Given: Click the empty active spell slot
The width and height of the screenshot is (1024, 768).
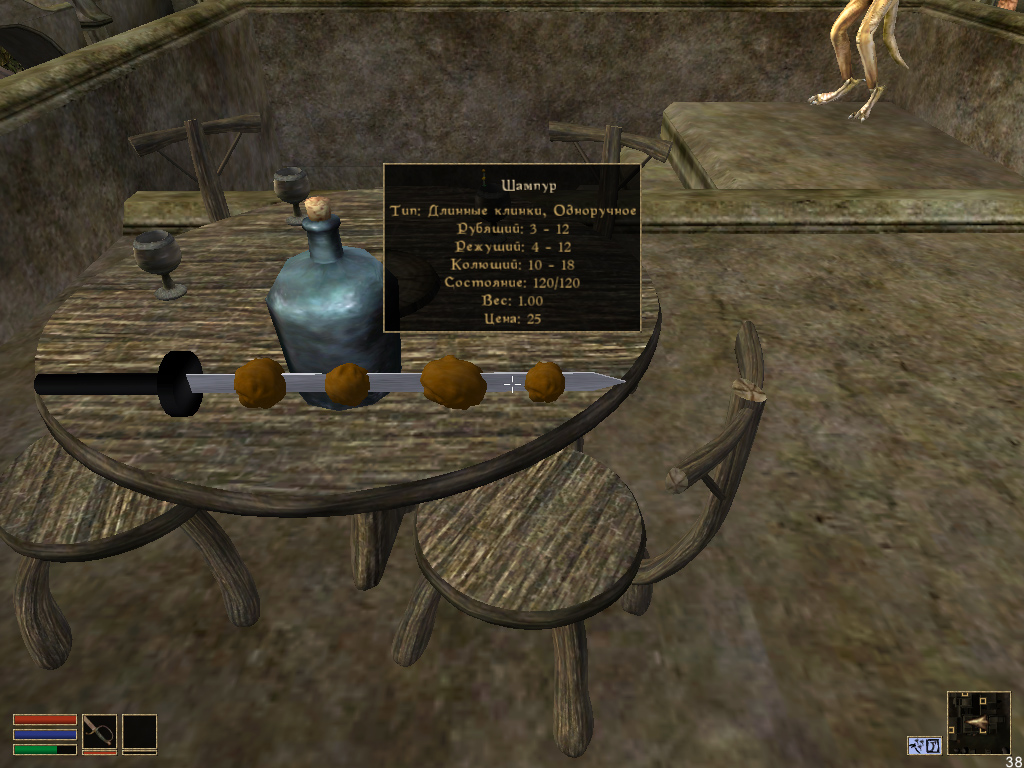Looking at the screenshot, I should coord(140,732).
